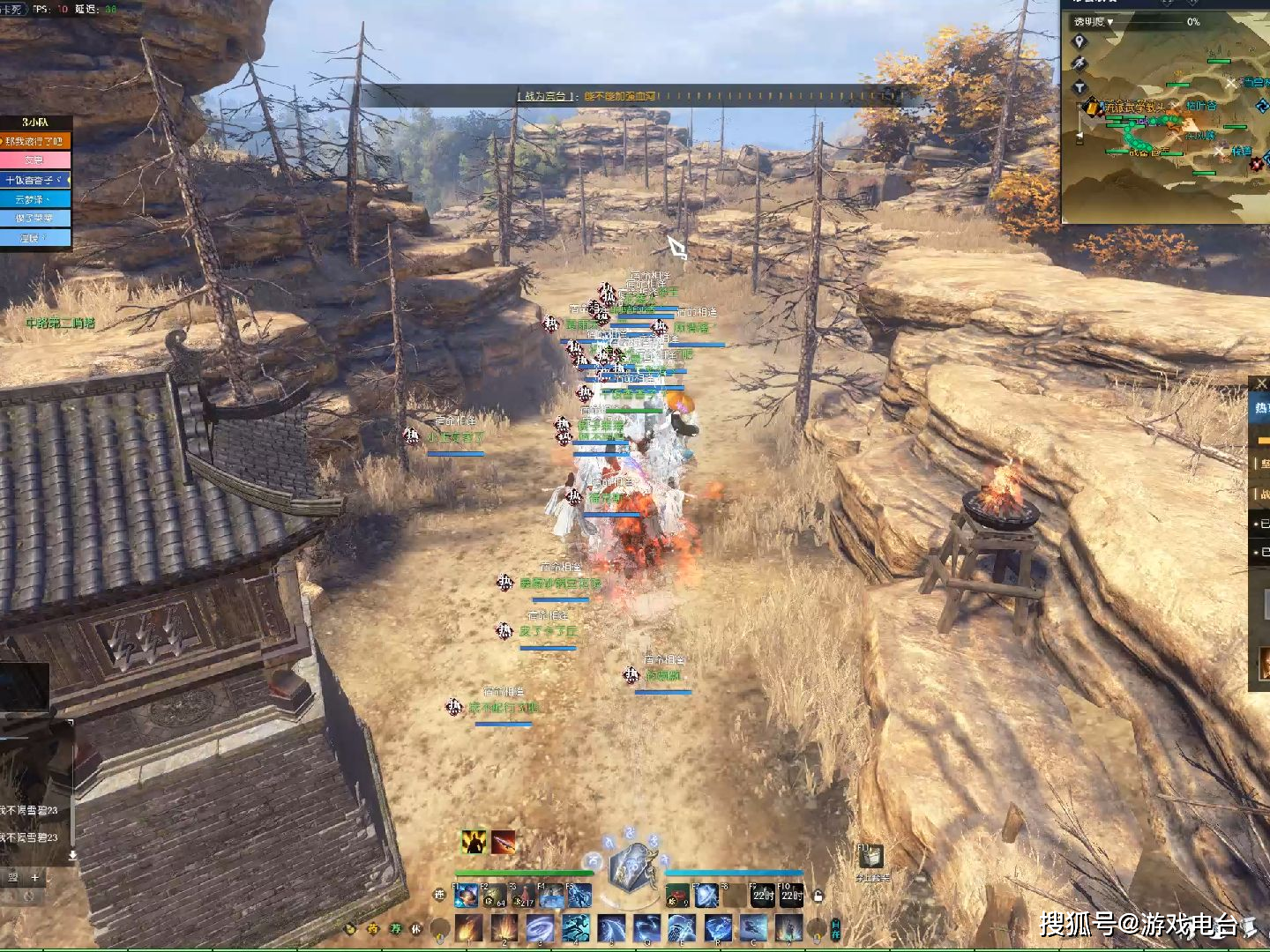The image size is (1270, 952).
Task: Click the 药 medicine button at bottom left
Action: point(372,928)
